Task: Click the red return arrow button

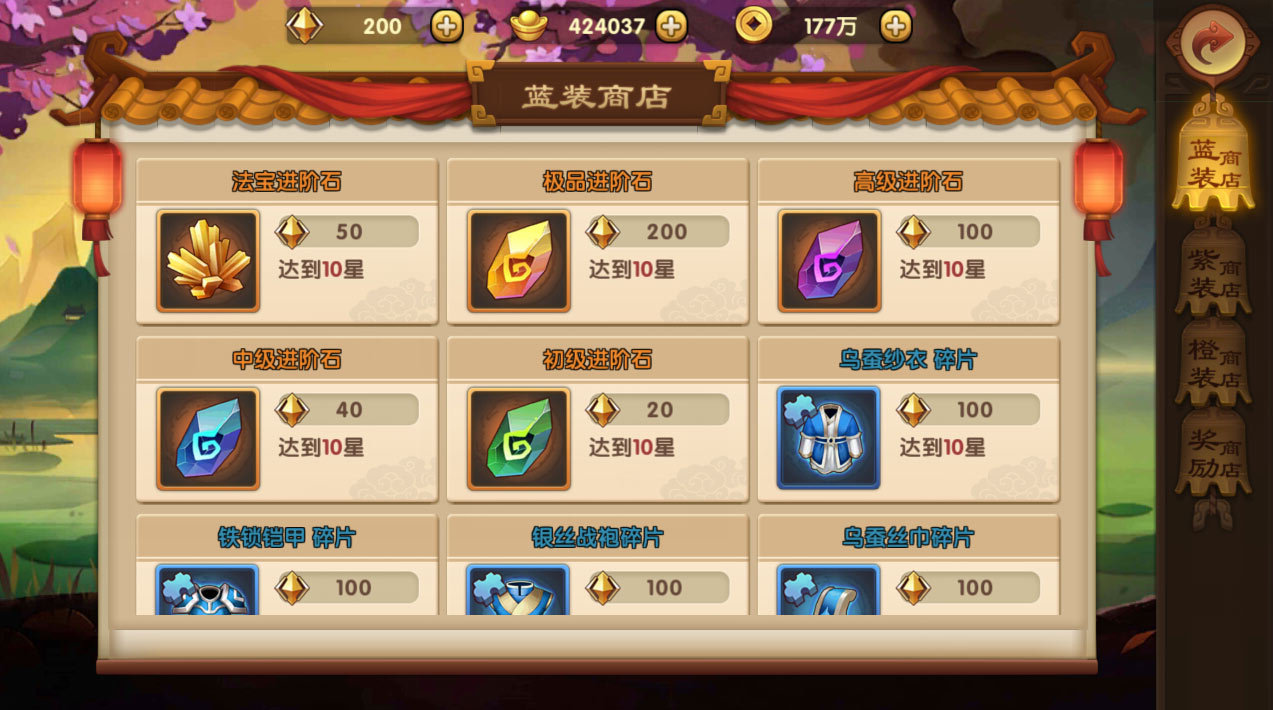Action: pos(1213,42)
